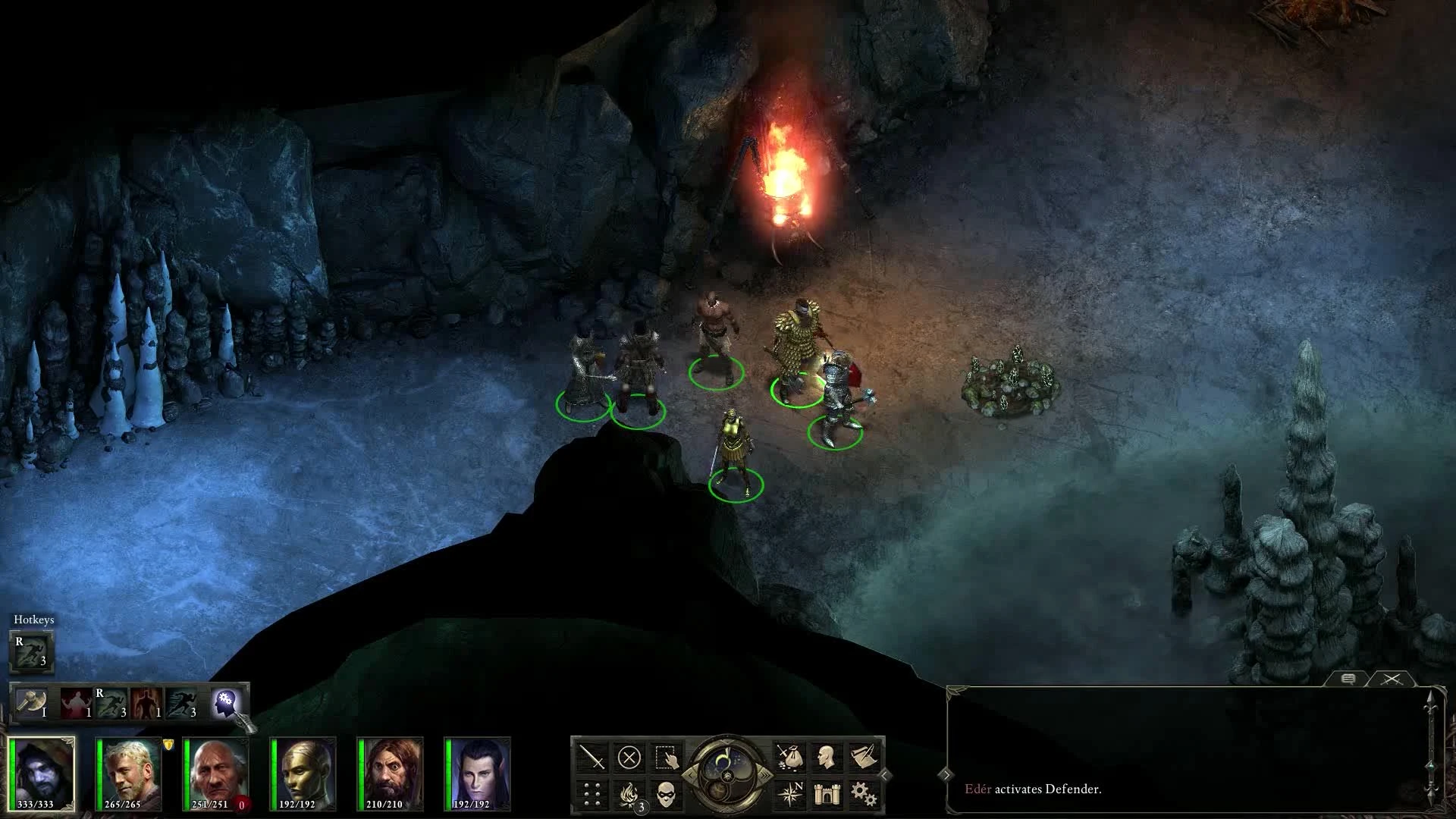Click the left chevron beside the game clock
This screenshot has height=819, width=1456.
click(x=691, y=774)
